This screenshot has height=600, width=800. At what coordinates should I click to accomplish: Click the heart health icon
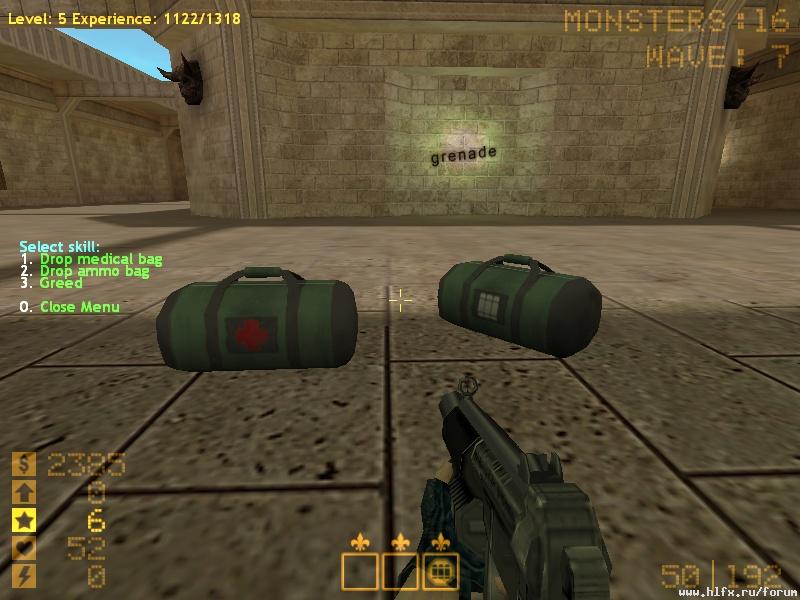[x=23, y=548]
